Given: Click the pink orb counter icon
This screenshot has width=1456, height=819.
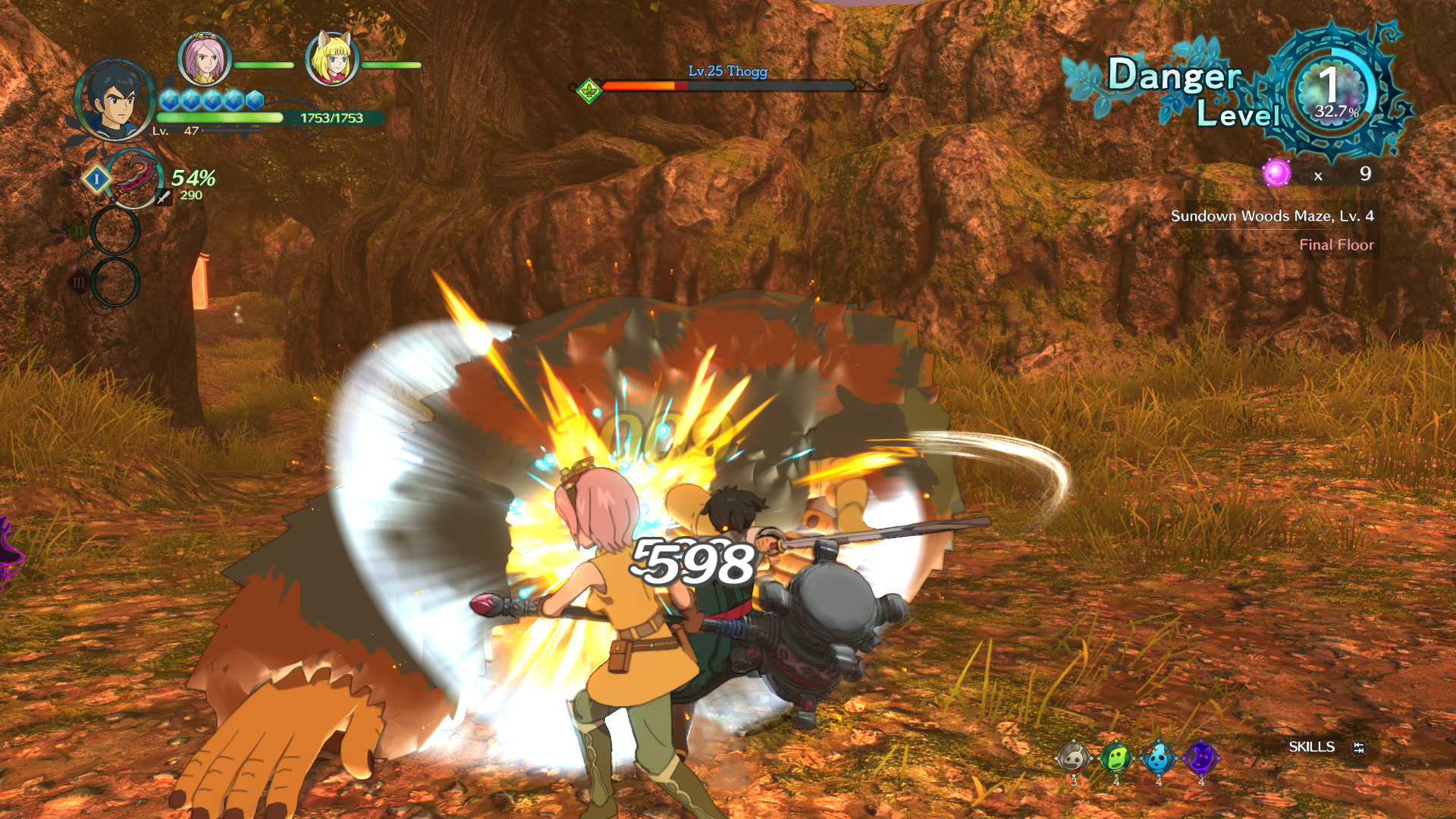Looking at the screenshot, I should pyautogui.click(x=1276, y=173).
